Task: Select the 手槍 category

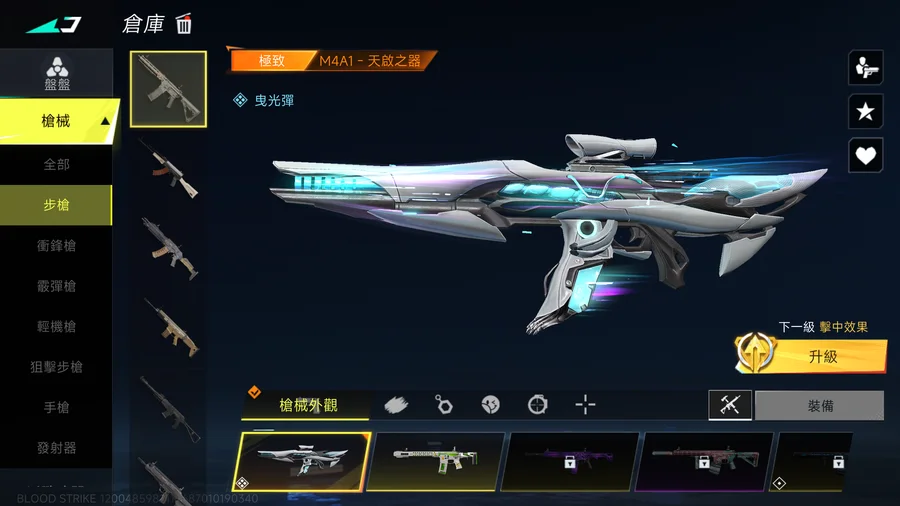Action: 56,408
